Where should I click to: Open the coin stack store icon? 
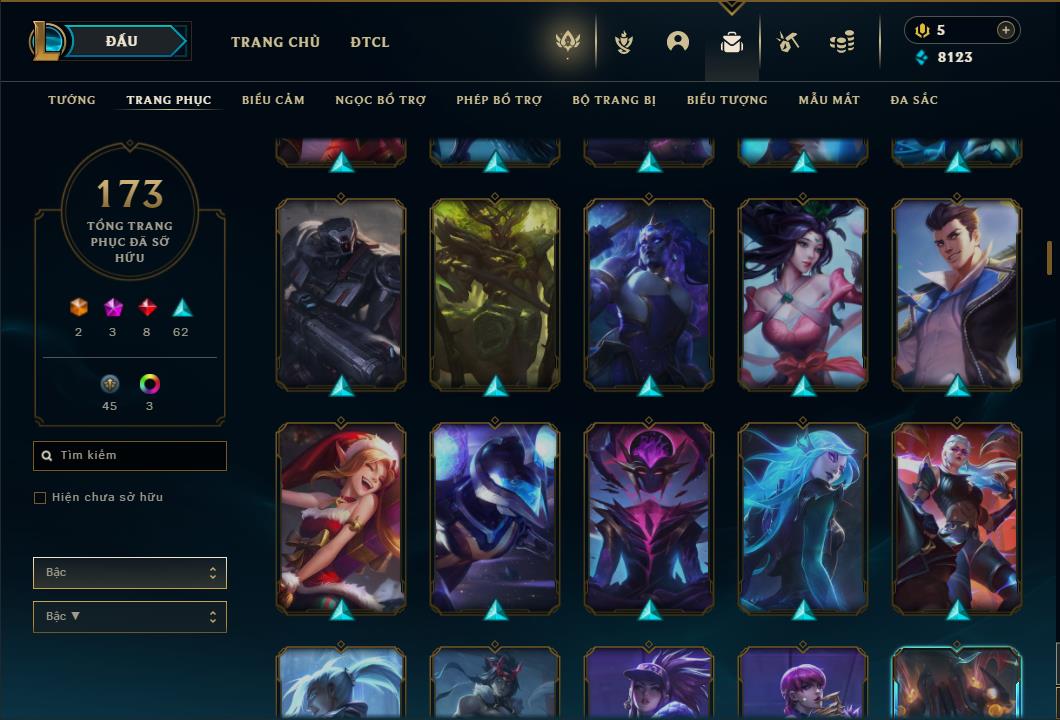[842, 42]
